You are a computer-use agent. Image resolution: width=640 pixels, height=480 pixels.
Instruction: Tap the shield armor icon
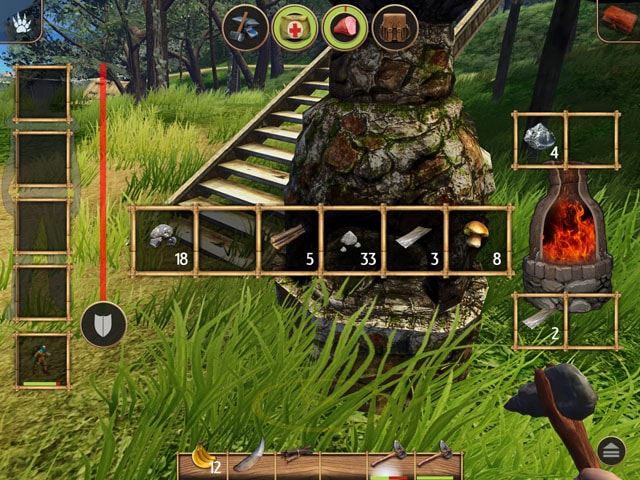[x=103, y=324]
